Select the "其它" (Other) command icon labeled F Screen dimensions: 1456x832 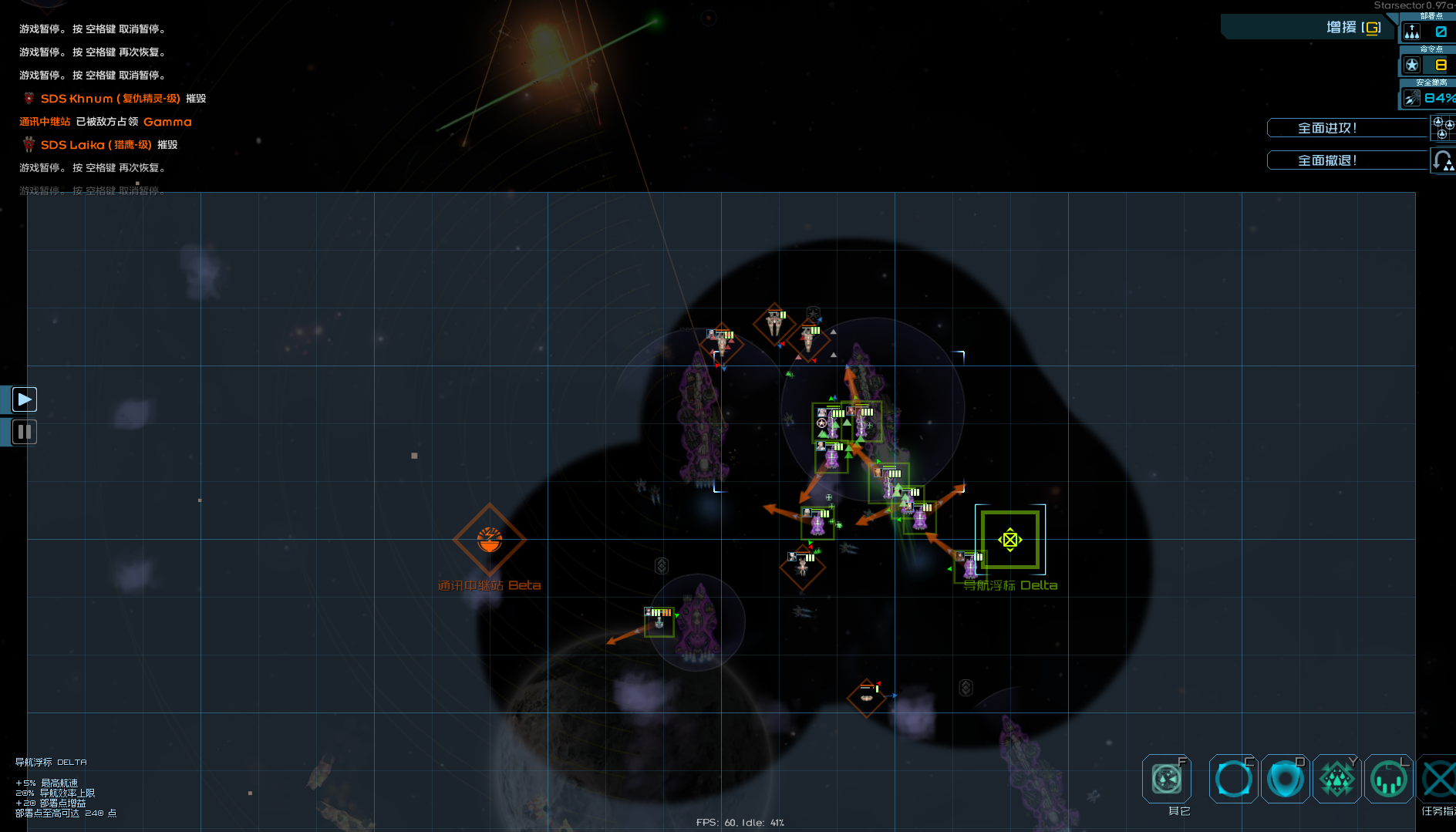coord(1167,779)
